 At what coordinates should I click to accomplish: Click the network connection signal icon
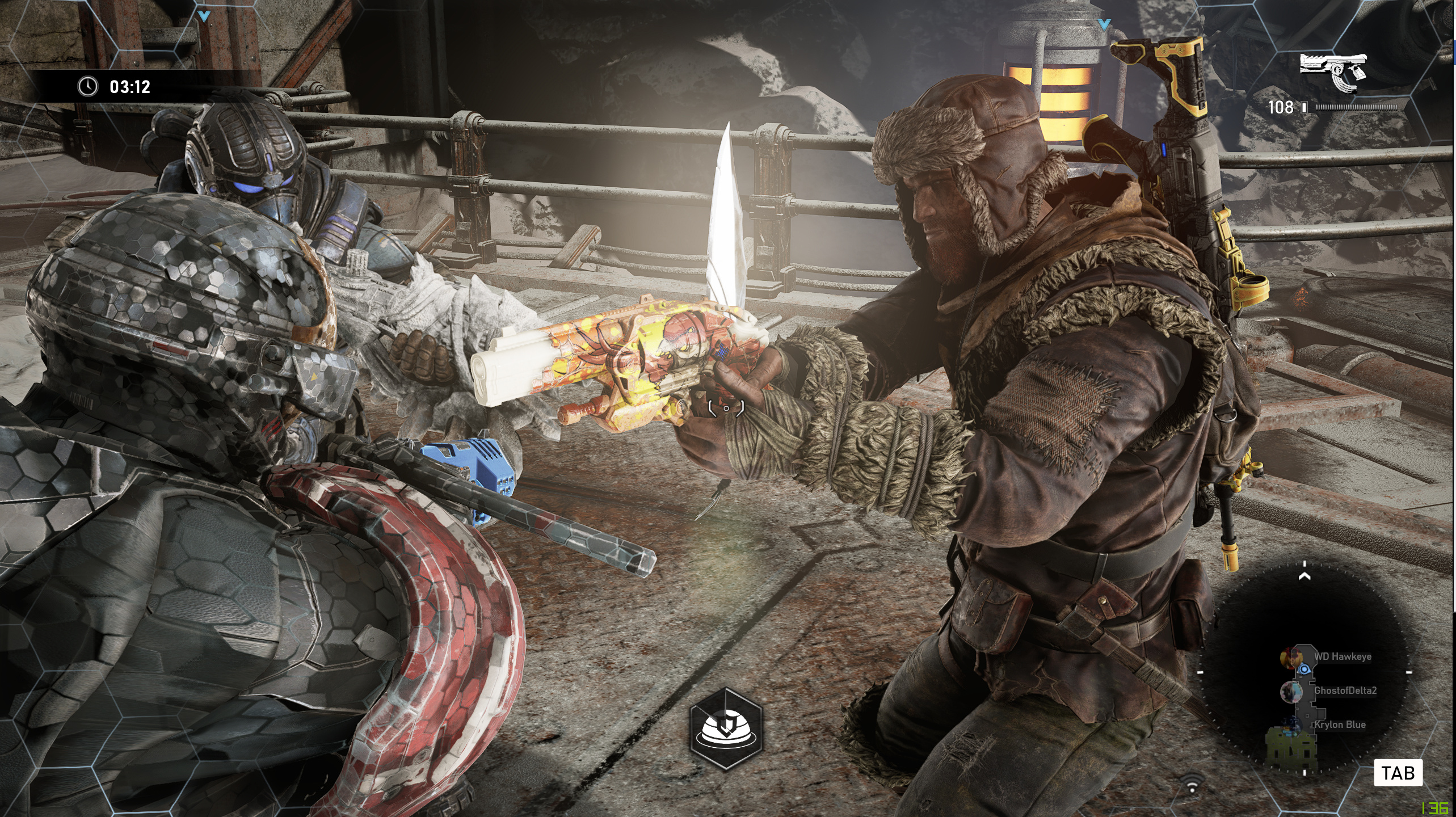[1192, 786]
